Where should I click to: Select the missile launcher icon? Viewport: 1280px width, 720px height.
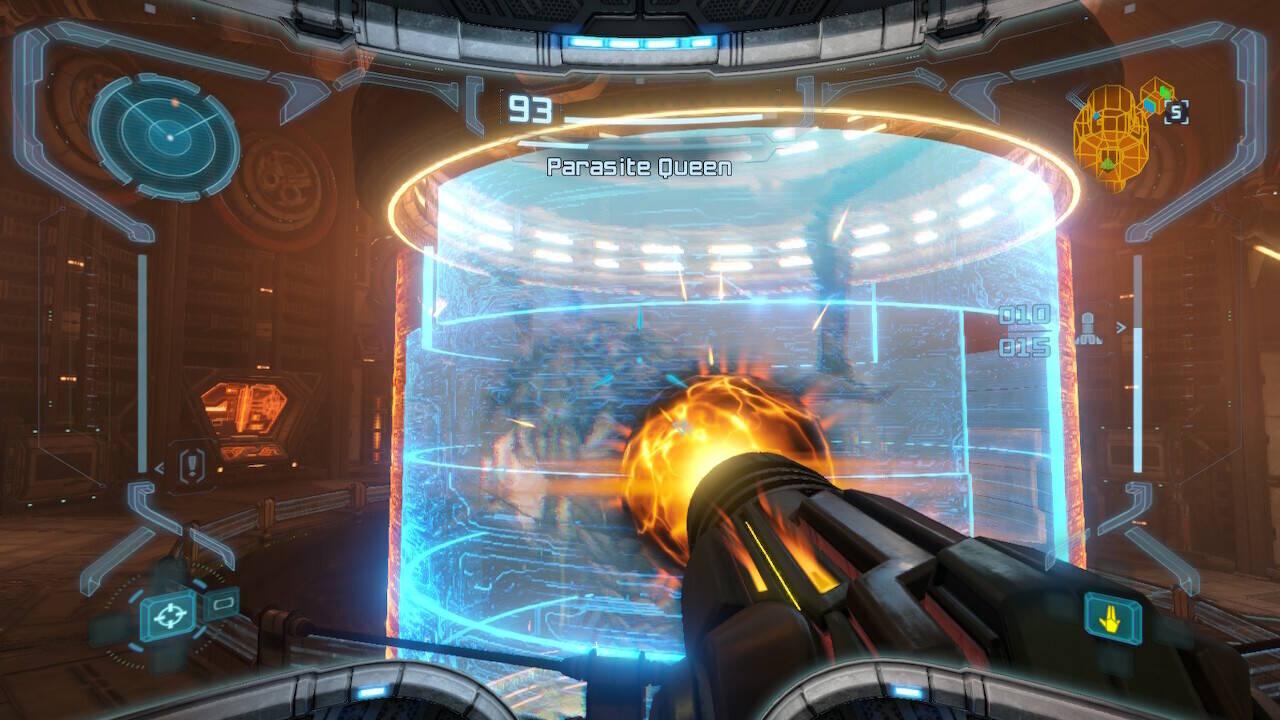click(1090, 328)
